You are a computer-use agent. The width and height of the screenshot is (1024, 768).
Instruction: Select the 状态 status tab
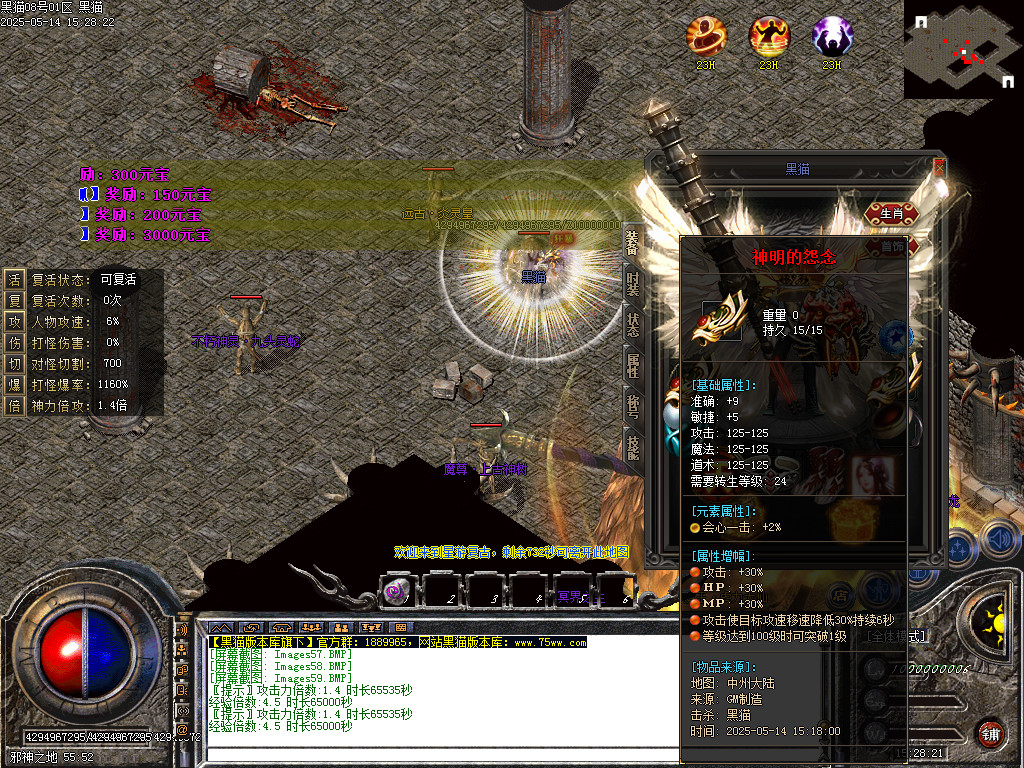pyautogui.click(x=632, y=326)
